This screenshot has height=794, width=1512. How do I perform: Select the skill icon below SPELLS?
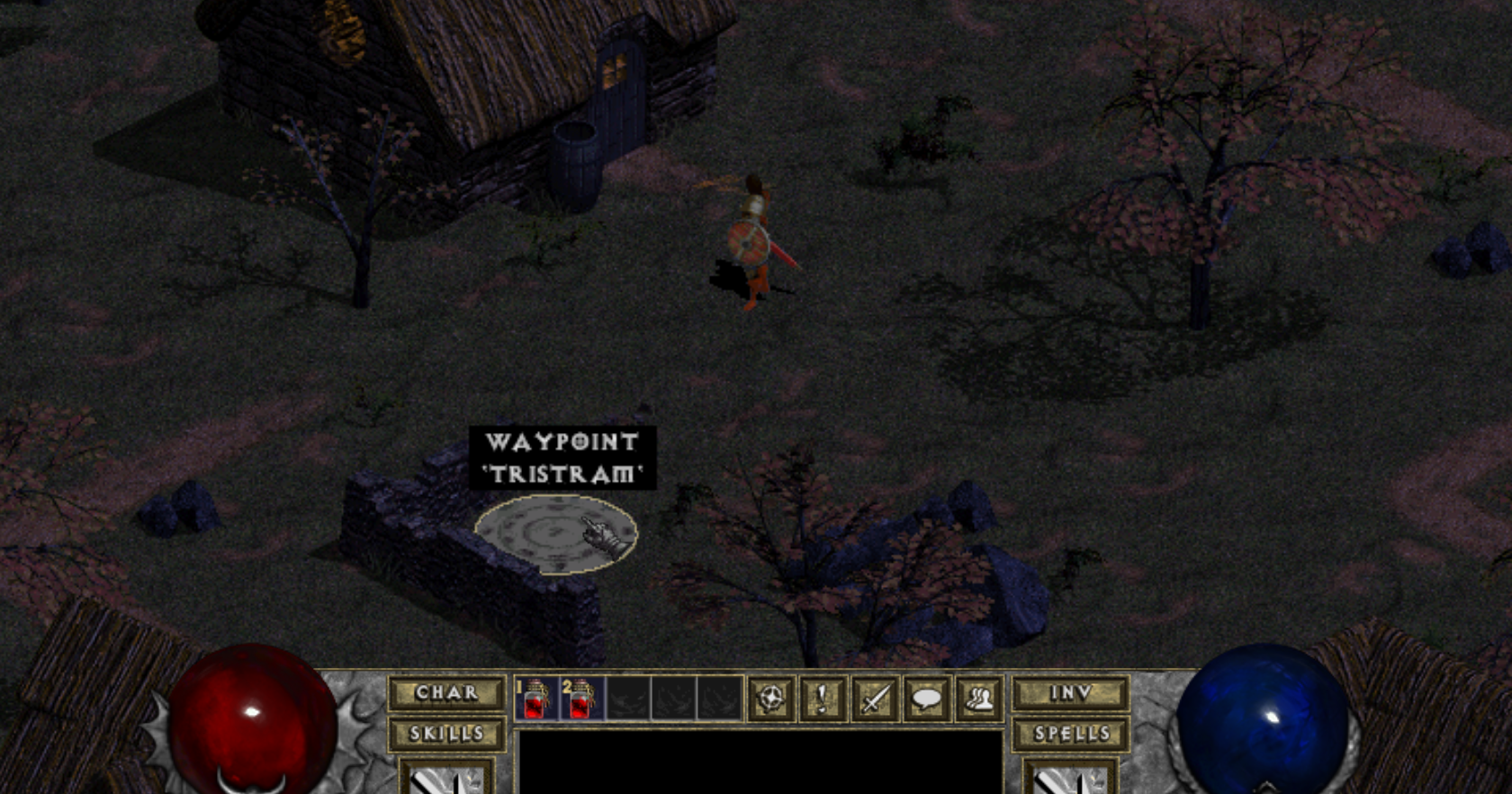point(1070,778)
